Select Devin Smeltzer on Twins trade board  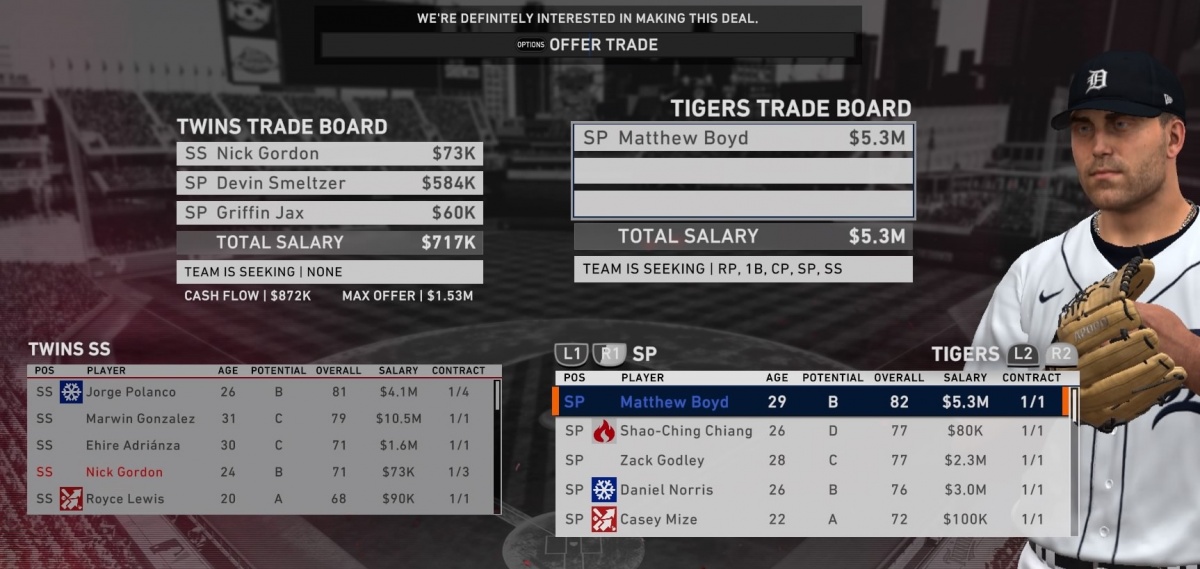point(329,183)
